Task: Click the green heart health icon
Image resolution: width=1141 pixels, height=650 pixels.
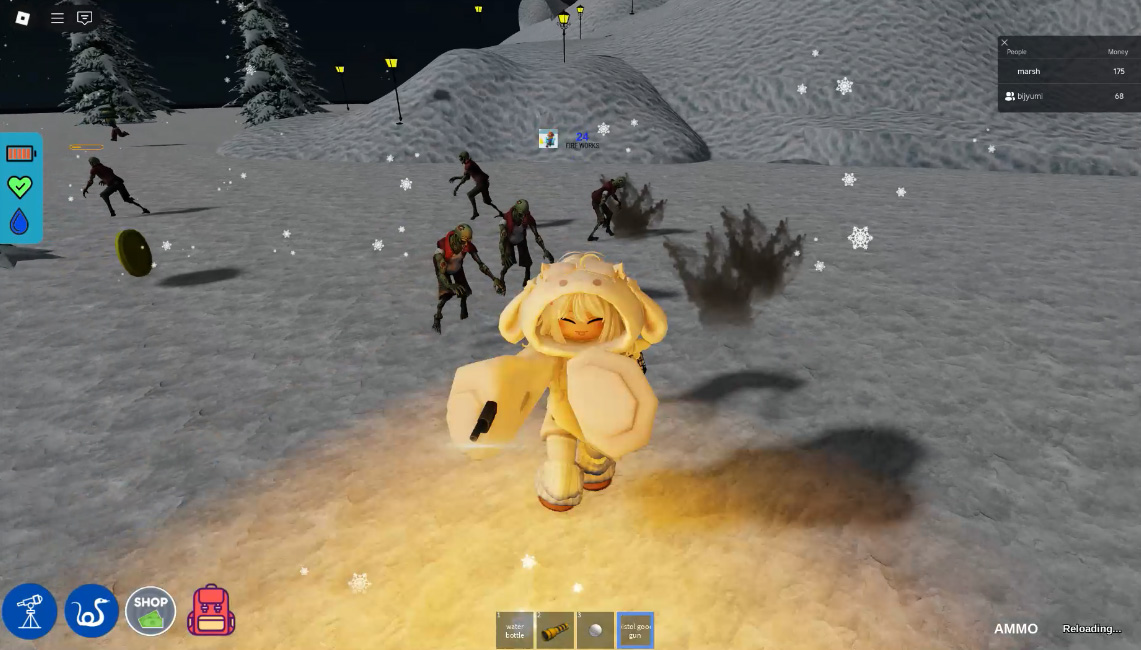Action: pos(20,186)
